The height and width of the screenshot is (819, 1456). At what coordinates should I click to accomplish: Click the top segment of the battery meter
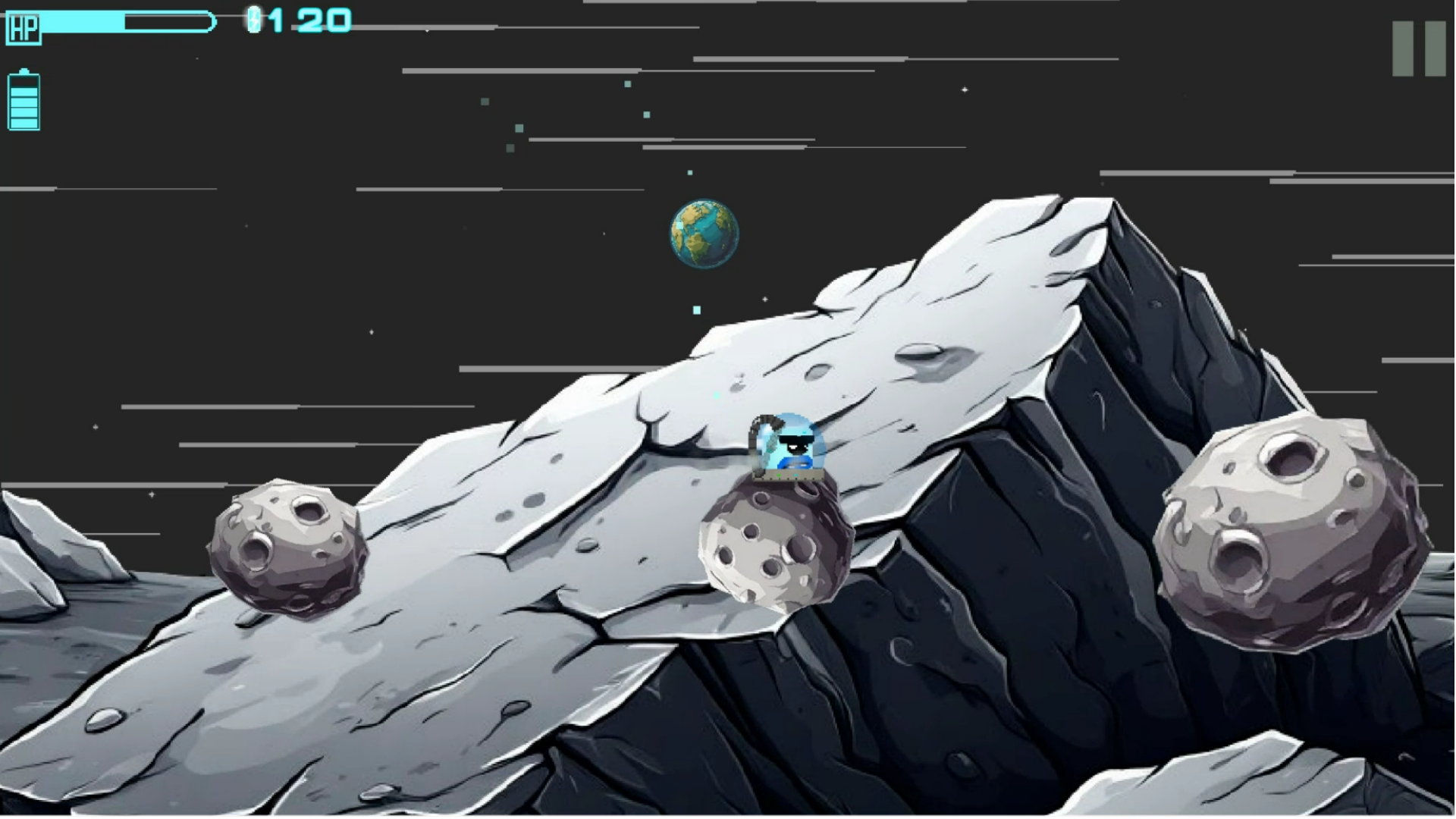24,83
